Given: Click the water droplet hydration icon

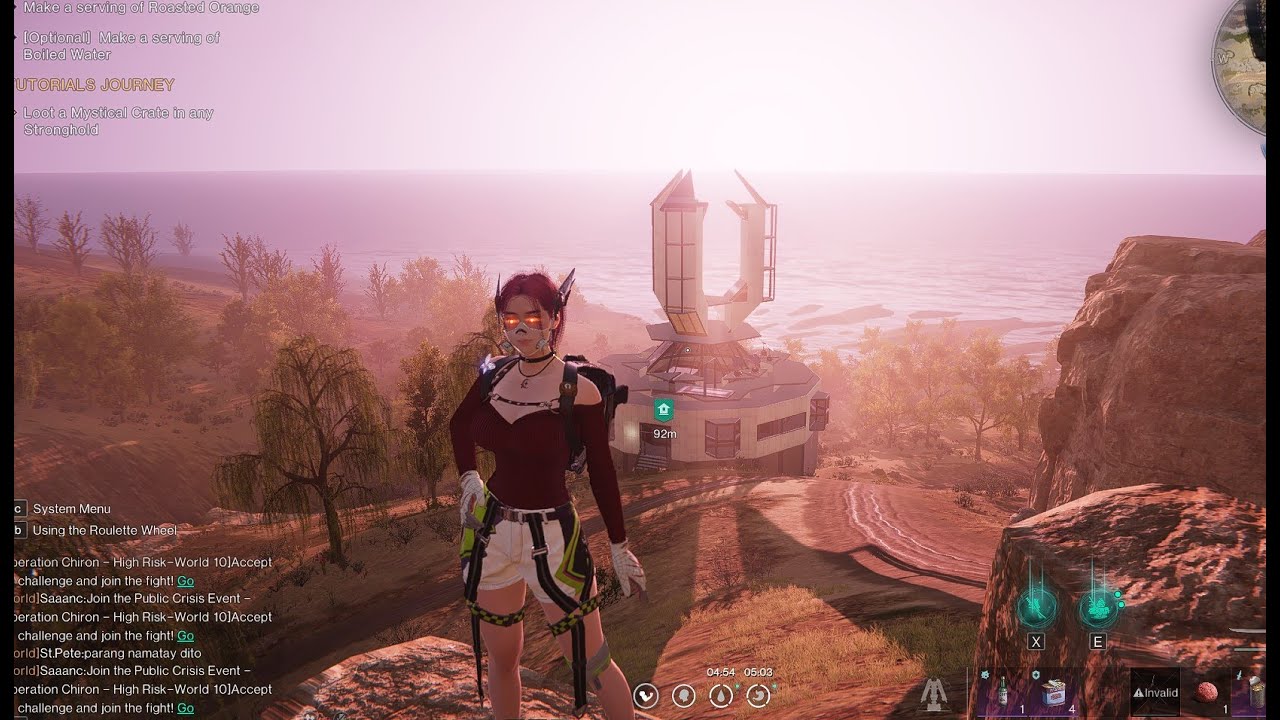Looking at the screenshot, I should tap(720, 695).
